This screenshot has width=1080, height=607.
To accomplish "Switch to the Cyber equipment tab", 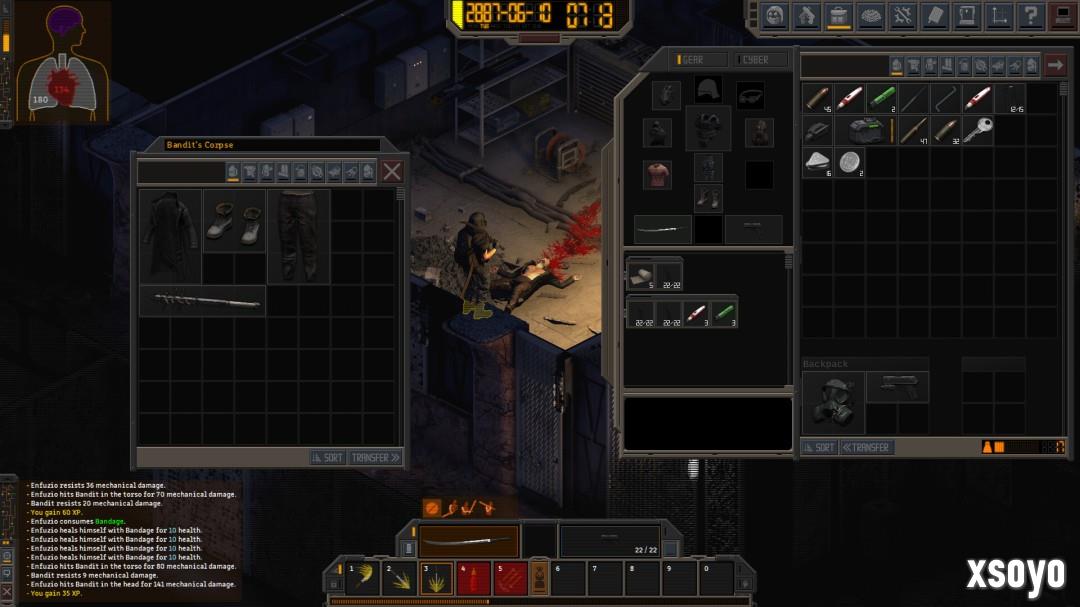I will point(755,60).
